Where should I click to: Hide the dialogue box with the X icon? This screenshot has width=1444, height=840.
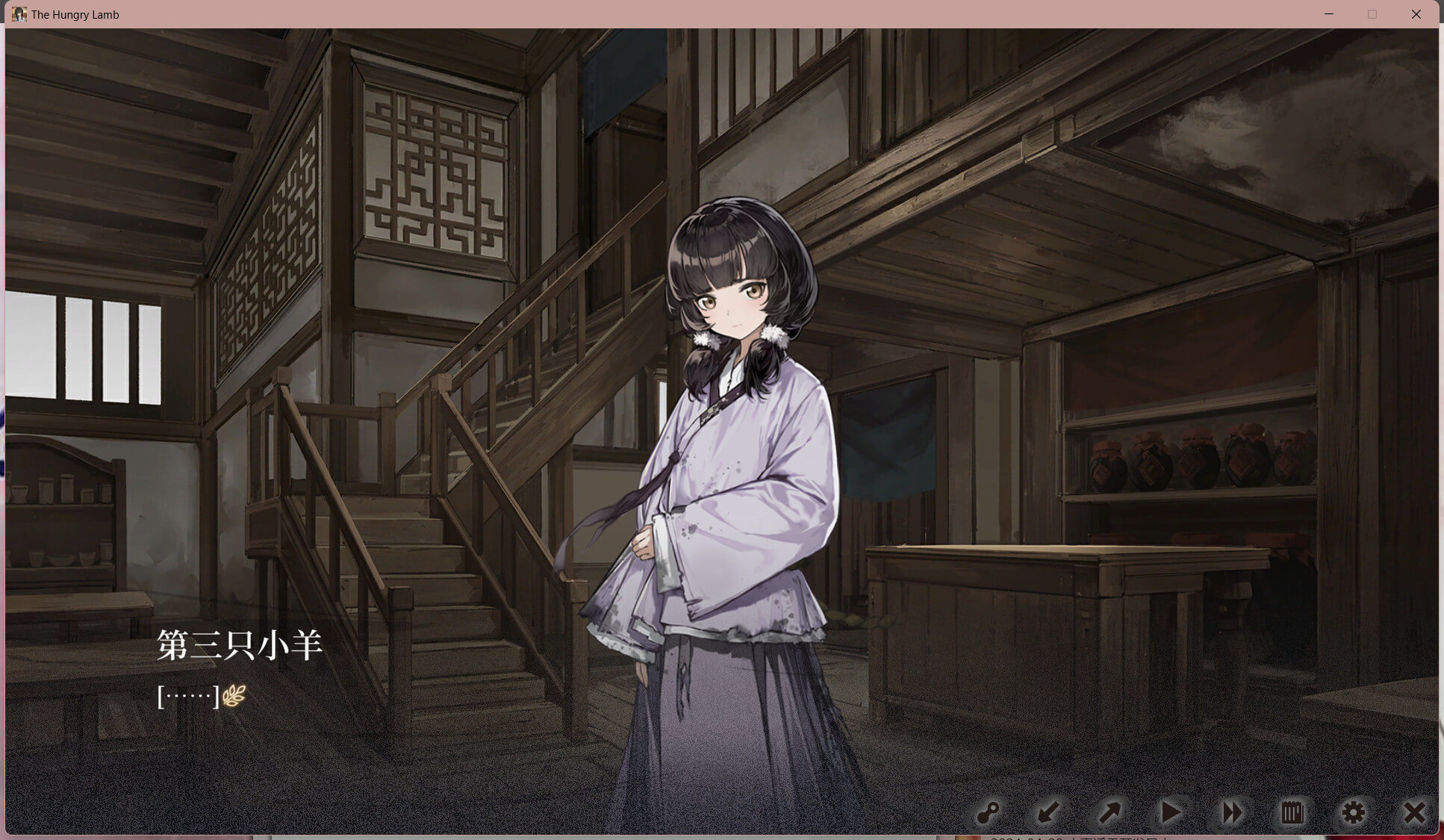click(1413, 812)
